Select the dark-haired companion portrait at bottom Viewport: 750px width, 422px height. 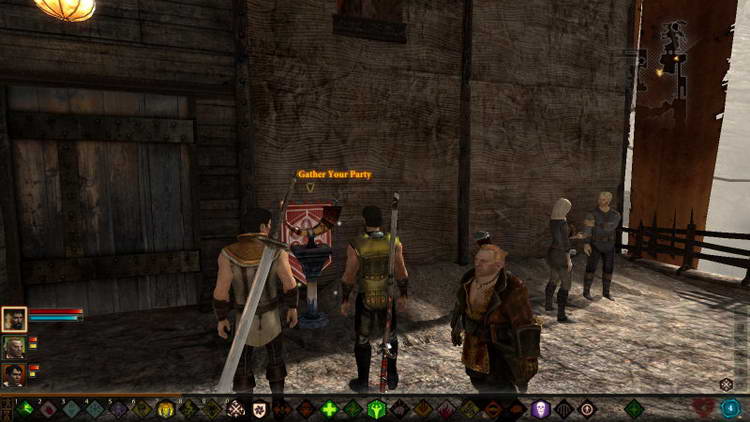(14, 375)
